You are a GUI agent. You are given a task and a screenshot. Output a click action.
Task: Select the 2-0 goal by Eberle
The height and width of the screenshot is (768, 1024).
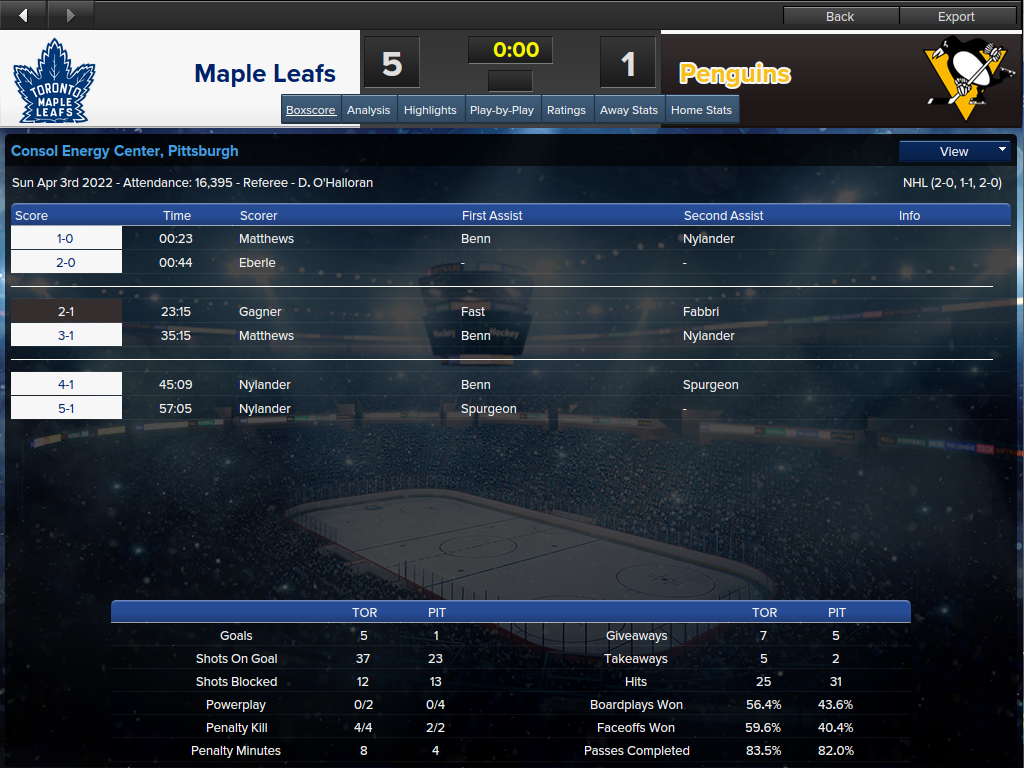(x=66, y=263)
